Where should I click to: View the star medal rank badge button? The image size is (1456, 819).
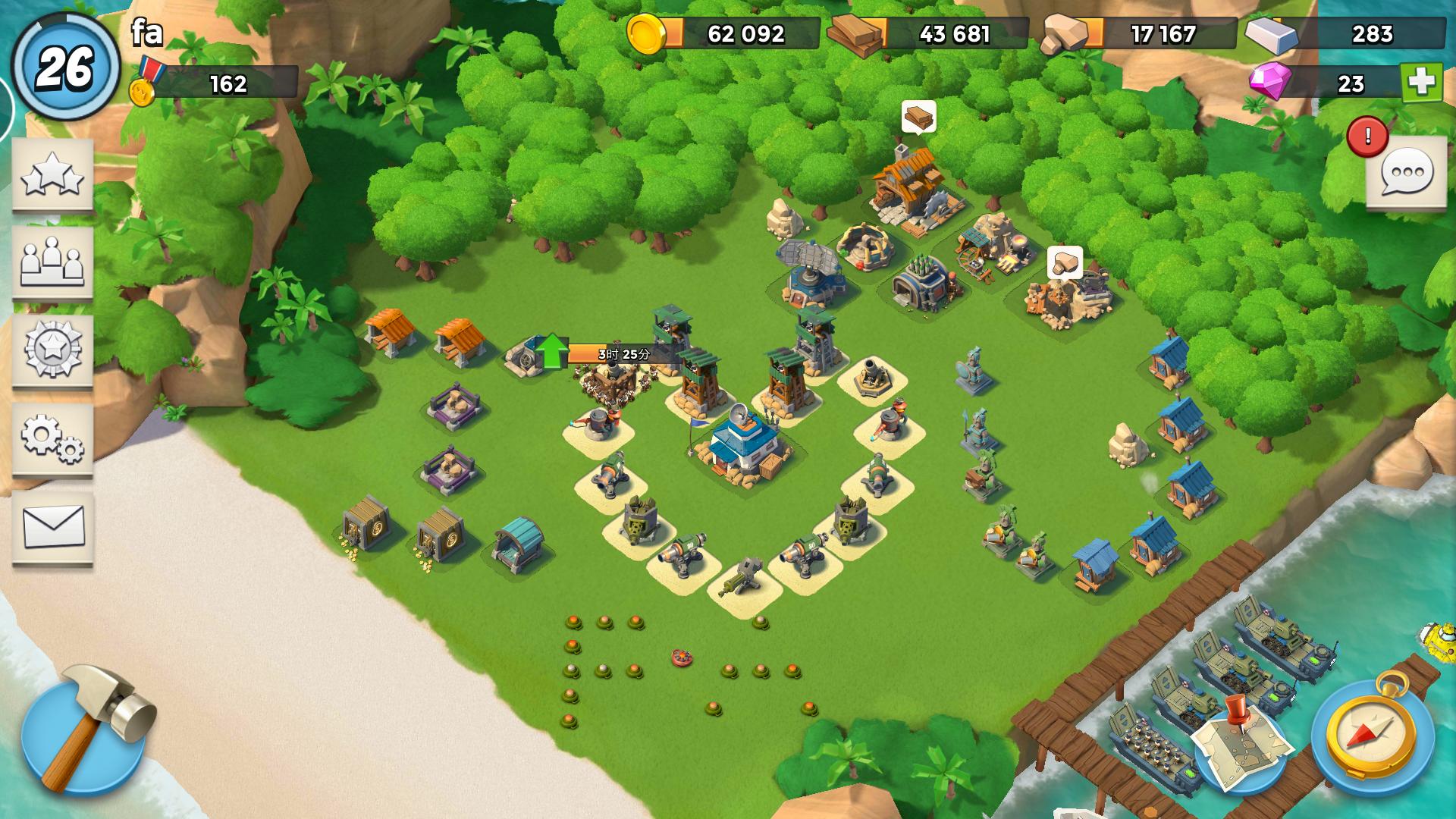(52, 350)
